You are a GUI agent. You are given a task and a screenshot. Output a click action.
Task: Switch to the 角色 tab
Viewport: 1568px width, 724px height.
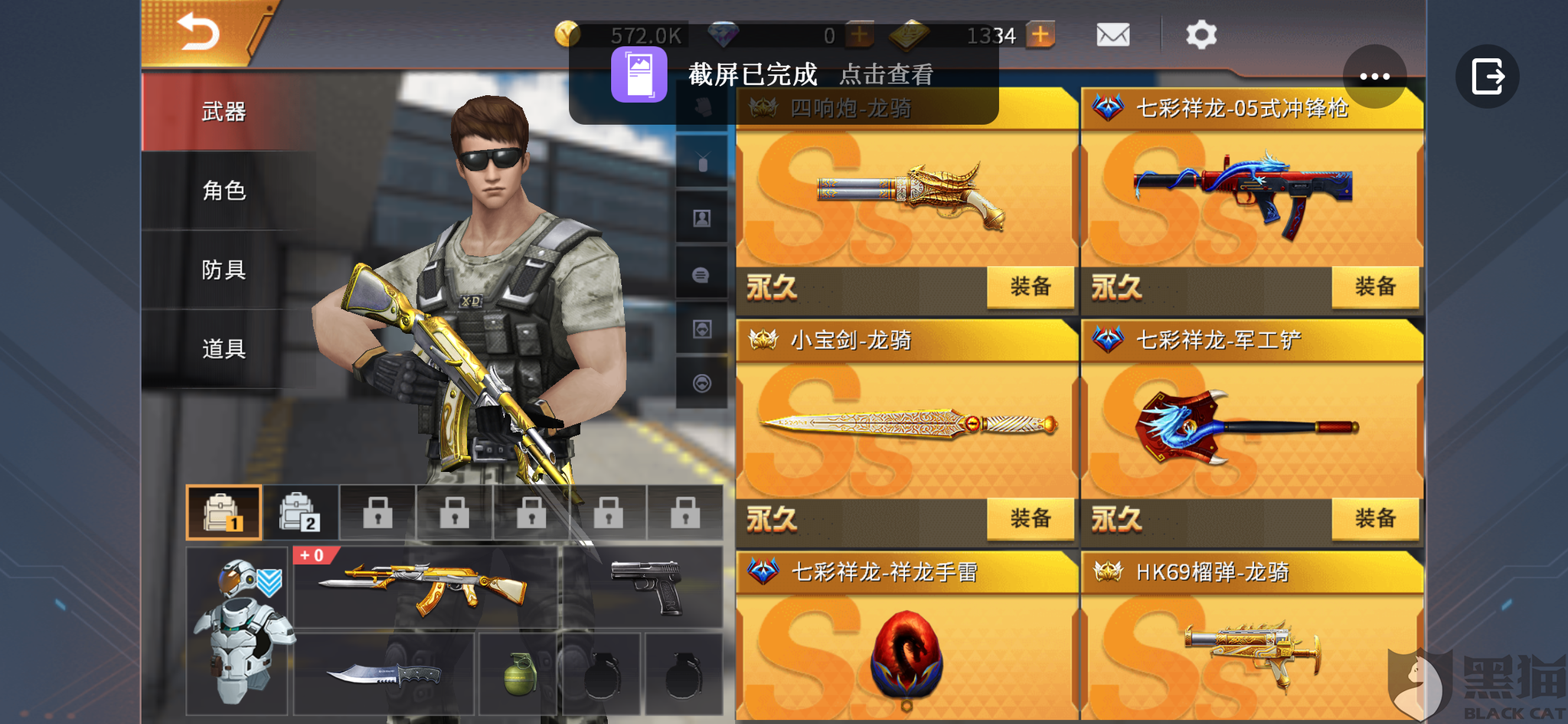[223, 192]
